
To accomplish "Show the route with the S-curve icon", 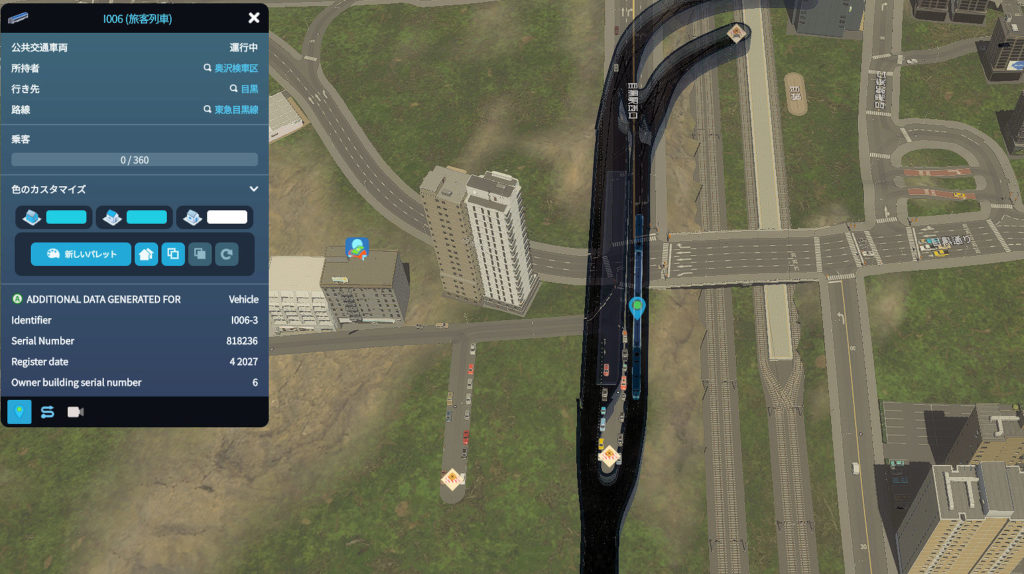I will click(47, 412).
